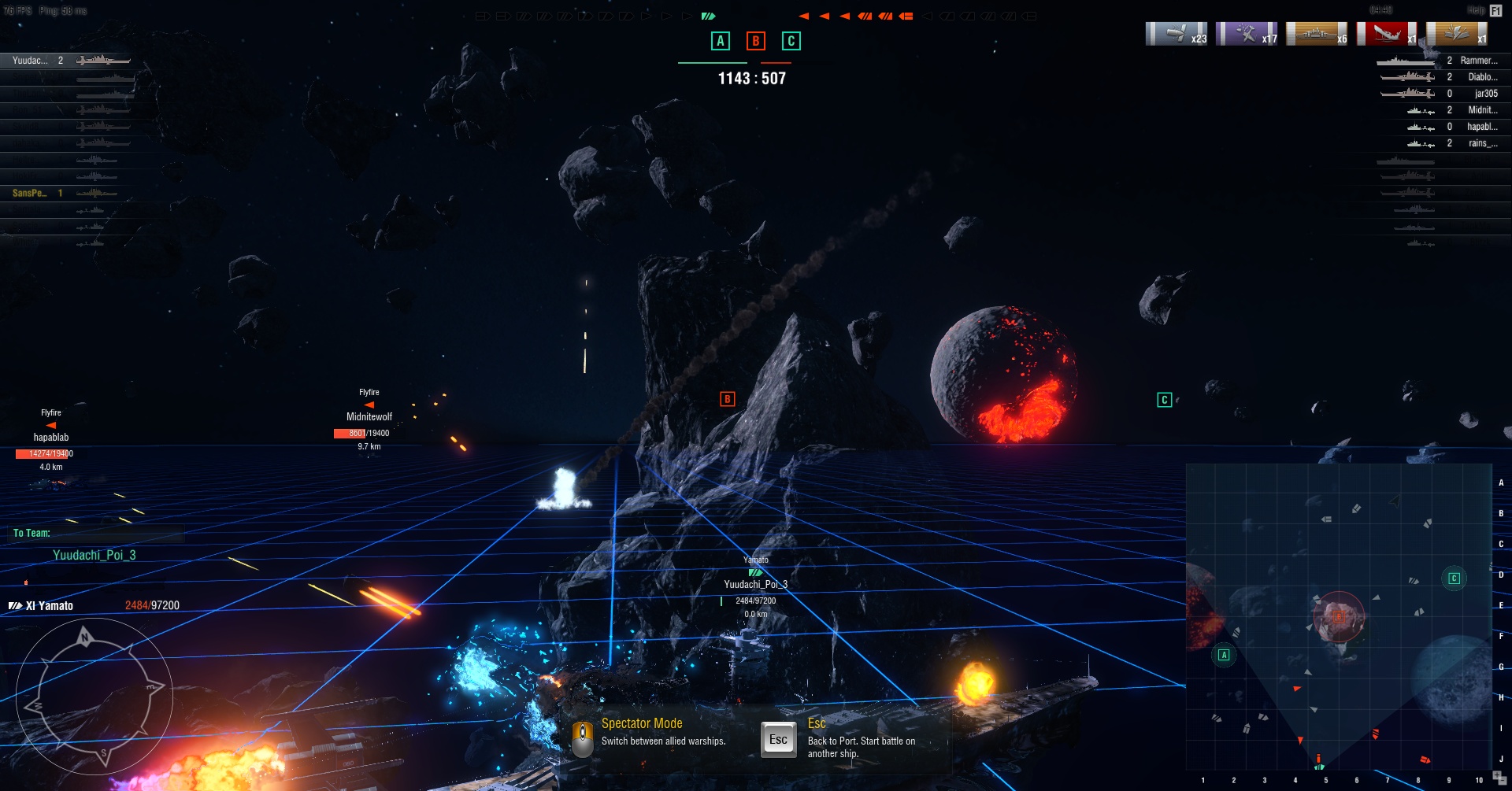Click the red sinking ship ribbon
The height and width of the screenshot is (791, 1512).
pos(1387,34)
